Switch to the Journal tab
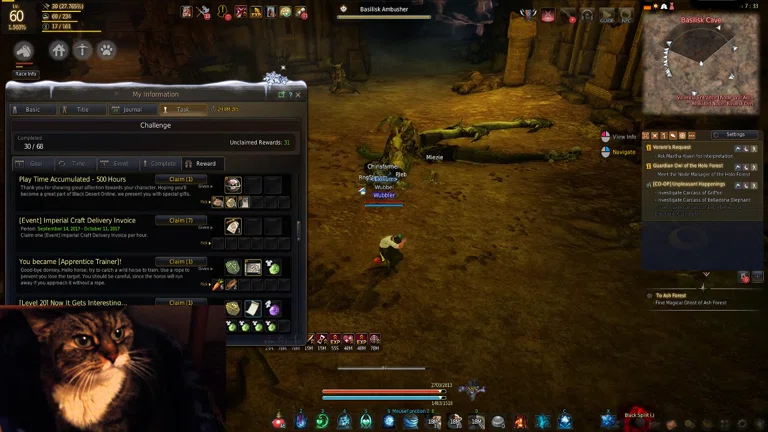 pyautogui.click(x=131, y=109)
